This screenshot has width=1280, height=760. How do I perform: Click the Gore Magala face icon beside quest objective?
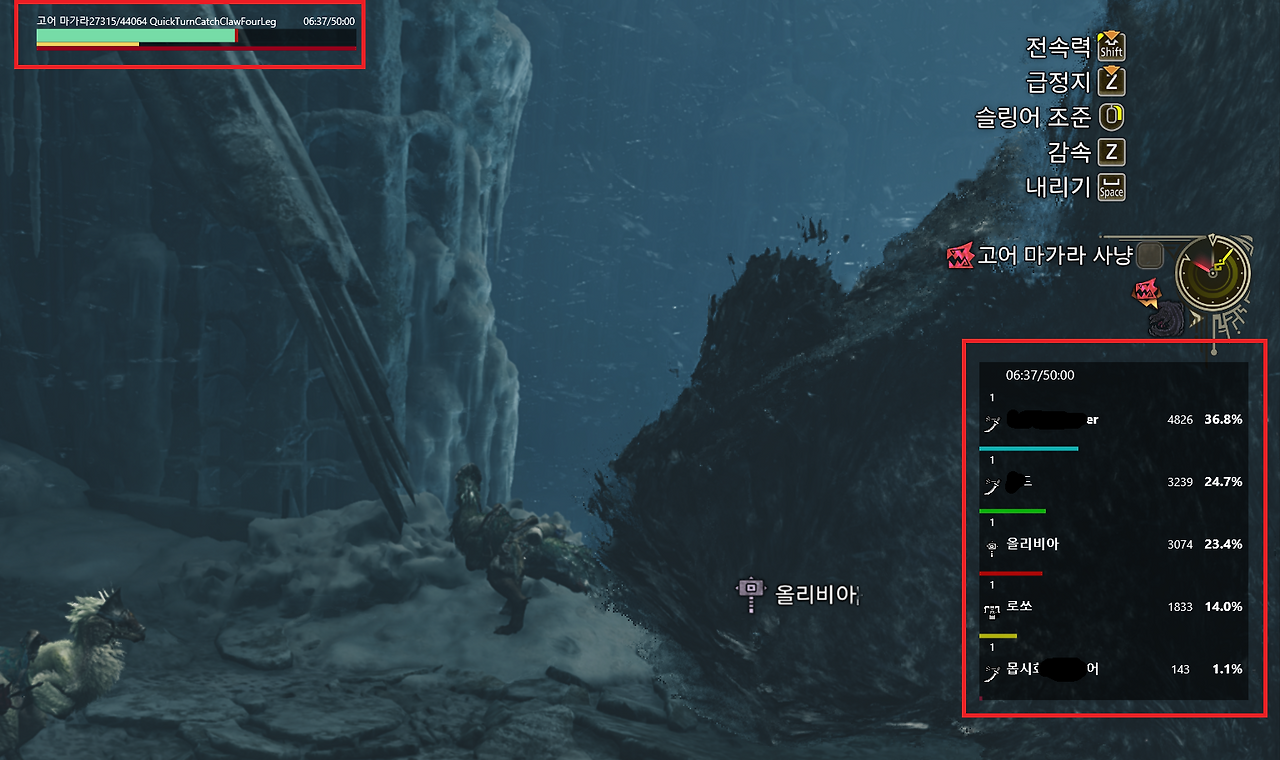(958, 255)
